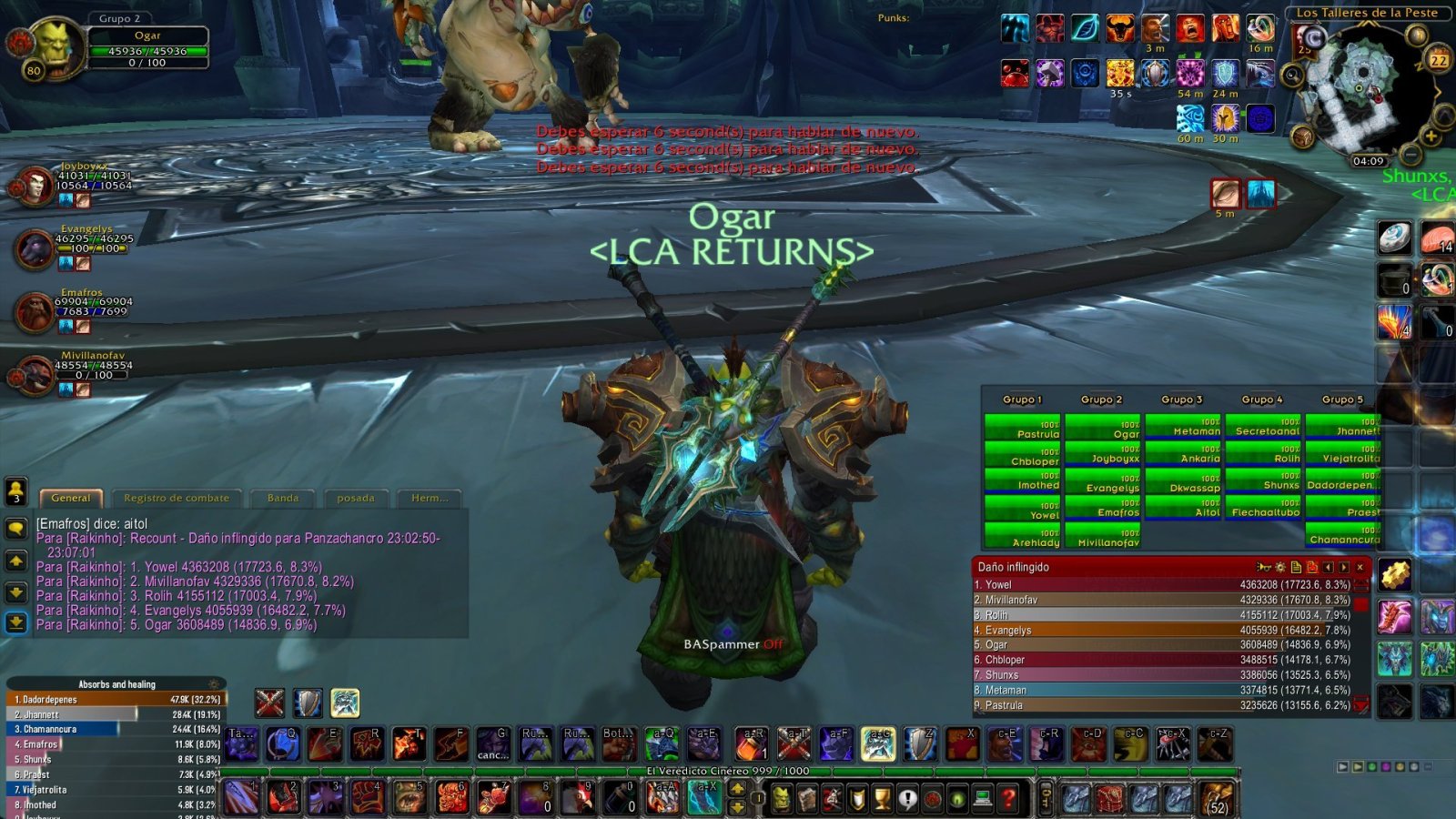Page up the action bar with the up arrow
The image size is (1456, 819).
737,788
